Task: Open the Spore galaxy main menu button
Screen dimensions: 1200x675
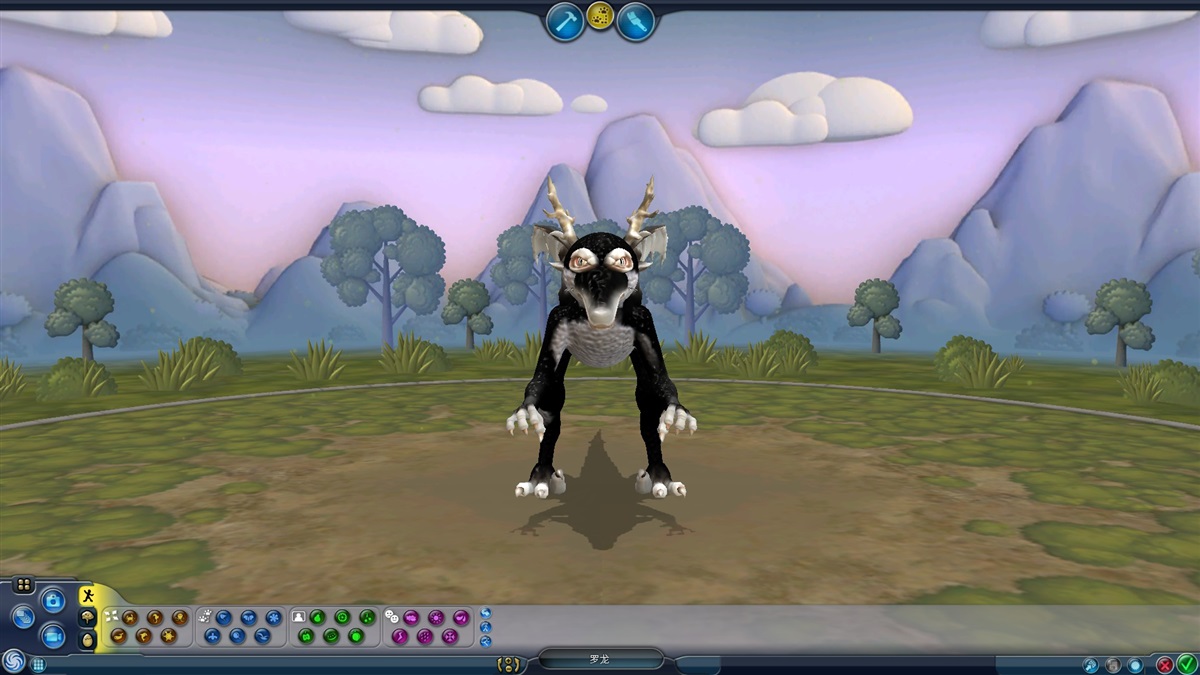Action: pos(13,661)
